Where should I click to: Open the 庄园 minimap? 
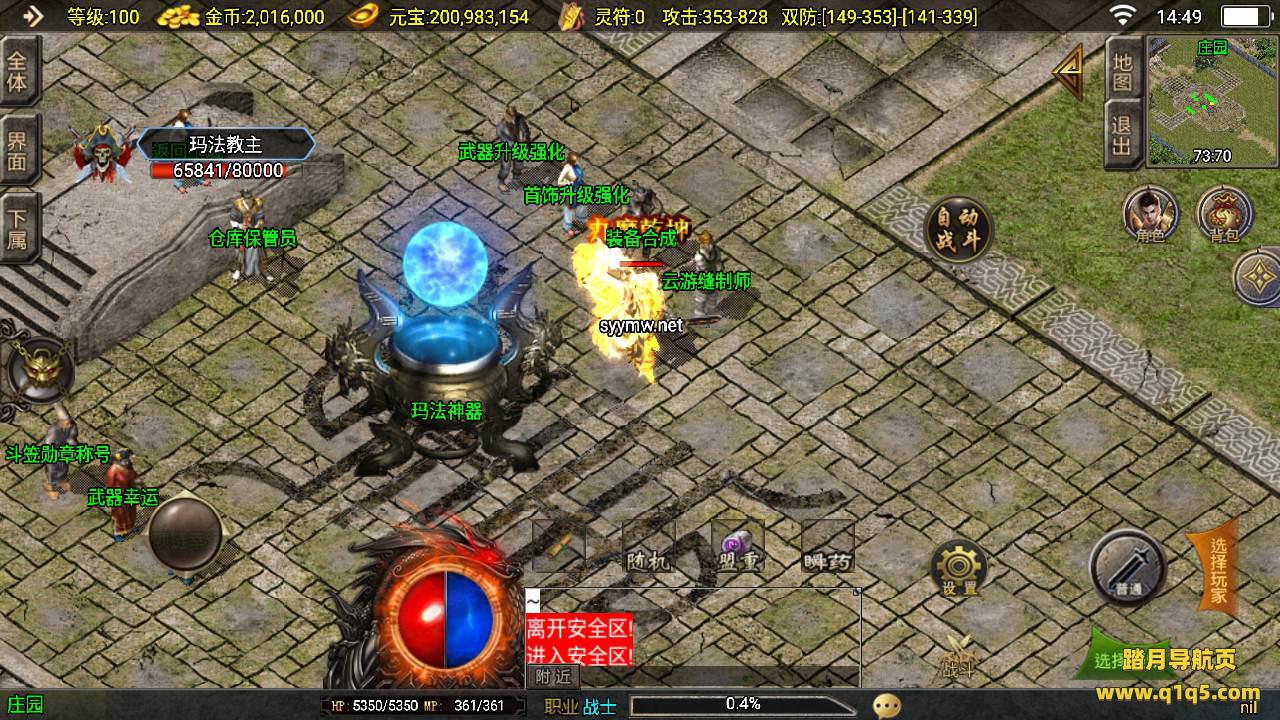click(1211, 101)
